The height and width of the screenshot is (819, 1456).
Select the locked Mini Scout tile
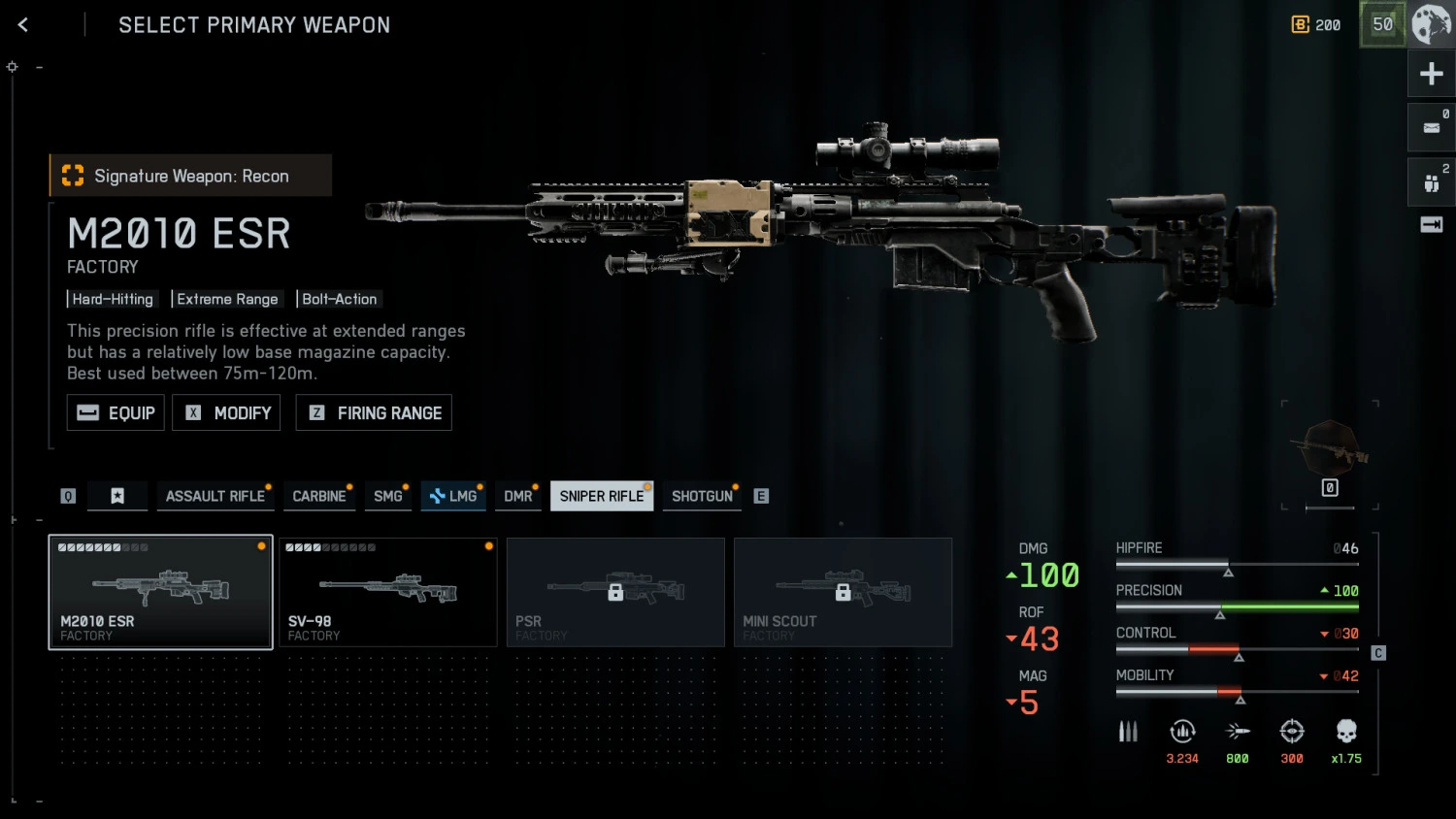(843, 592)
